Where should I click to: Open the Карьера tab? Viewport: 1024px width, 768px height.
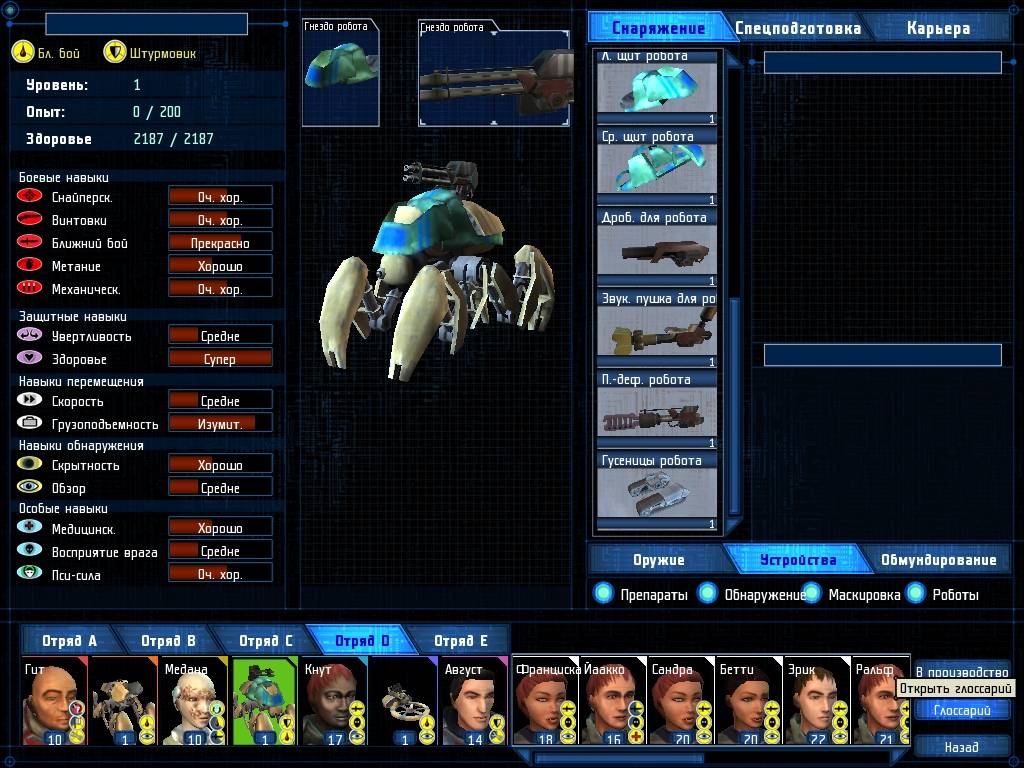click(x=938, y=28)
